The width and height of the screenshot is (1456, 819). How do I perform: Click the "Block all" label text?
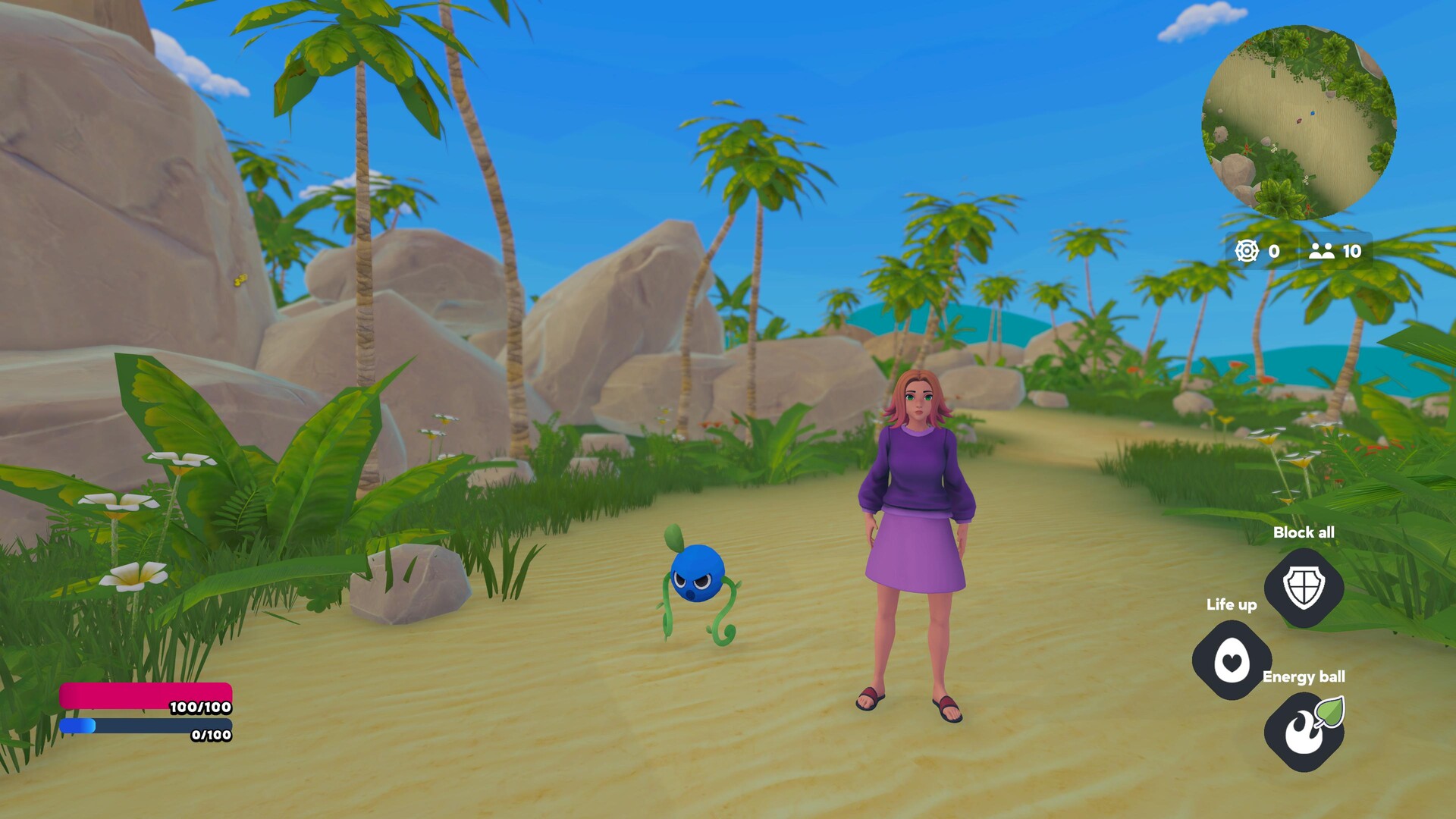pyautogui.click(x=1305, y=532)
